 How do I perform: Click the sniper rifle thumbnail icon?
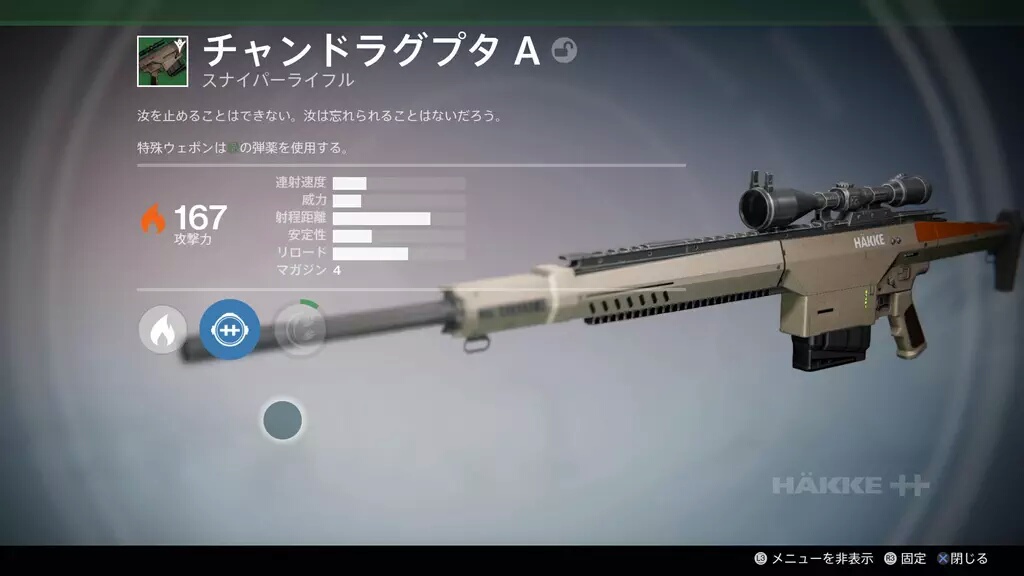tap(162, 61)
